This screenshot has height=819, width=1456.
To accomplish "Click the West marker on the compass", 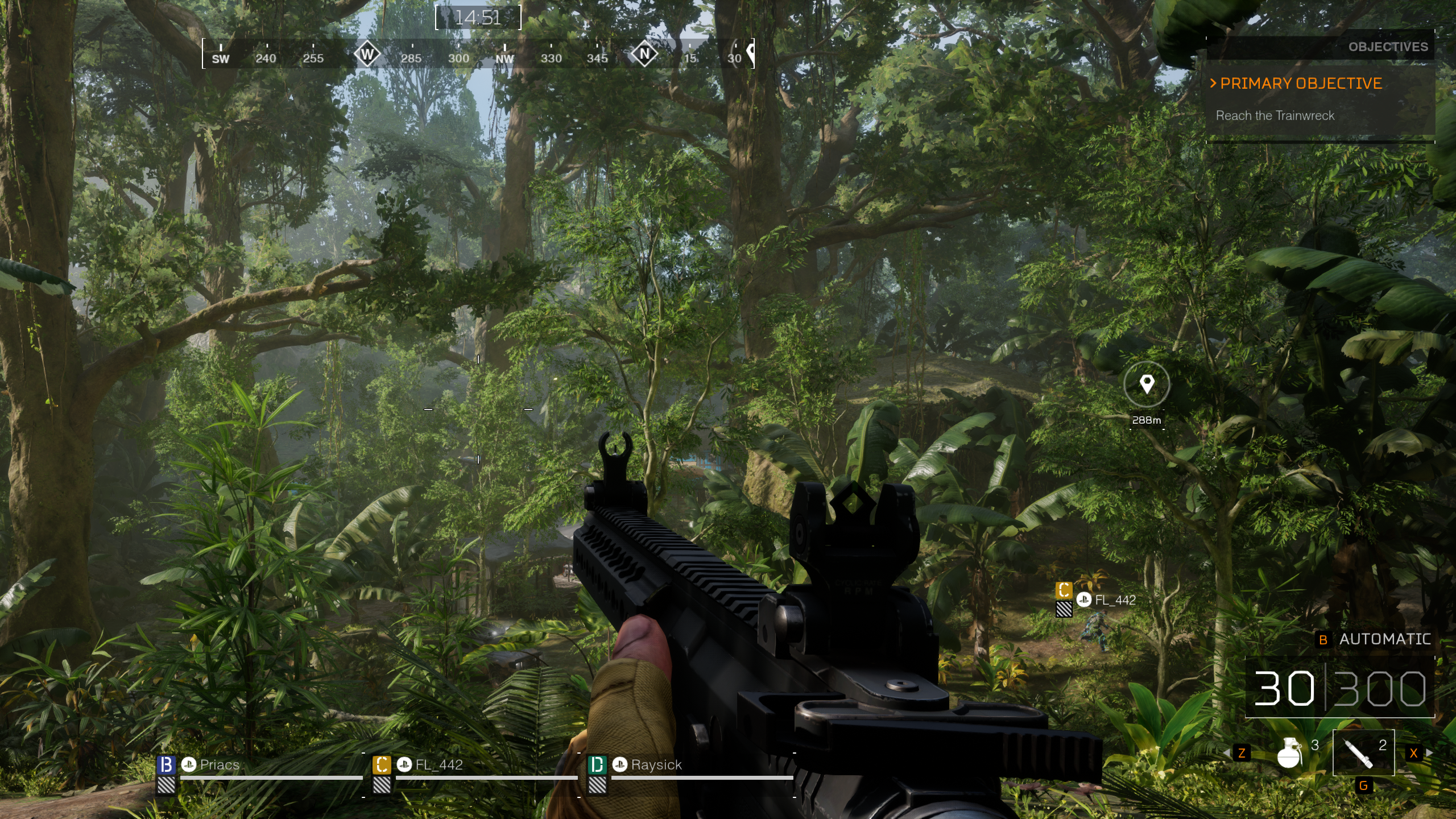I will (x=367, y=55).
